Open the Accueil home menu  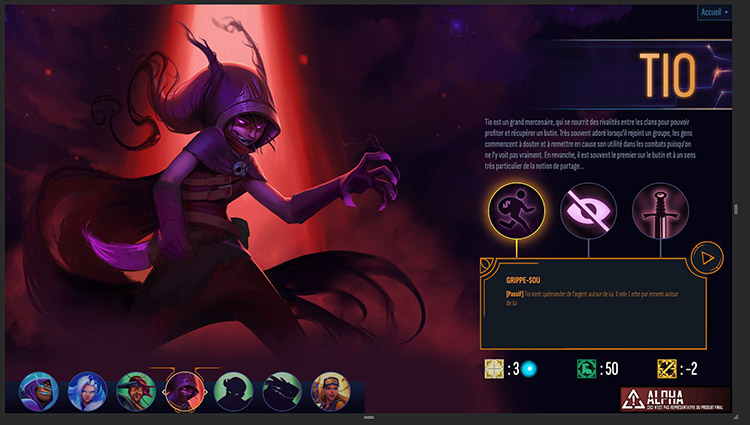715,12
